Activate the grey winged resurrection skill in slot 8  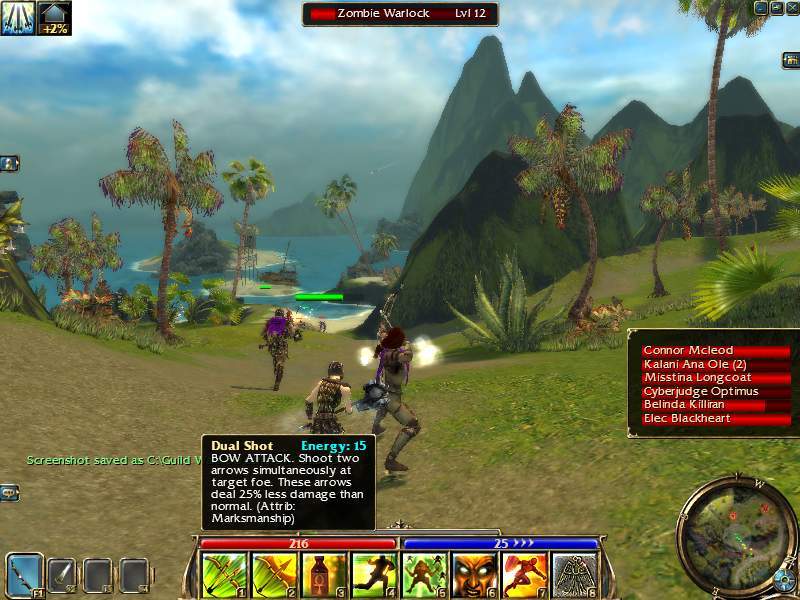(575, 575)
